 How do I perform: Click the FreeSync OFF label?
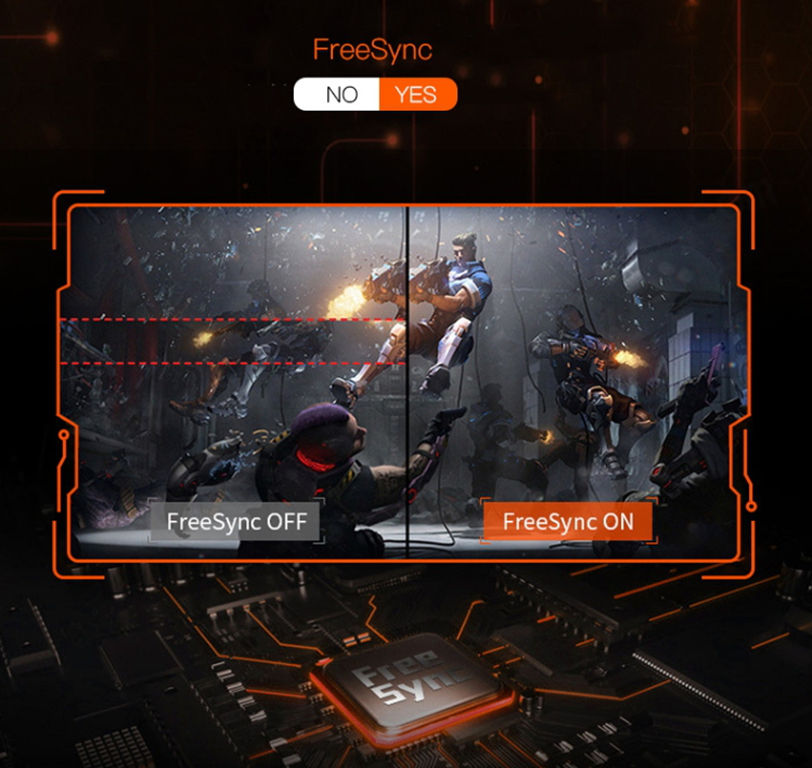click(x=236, y=521)
